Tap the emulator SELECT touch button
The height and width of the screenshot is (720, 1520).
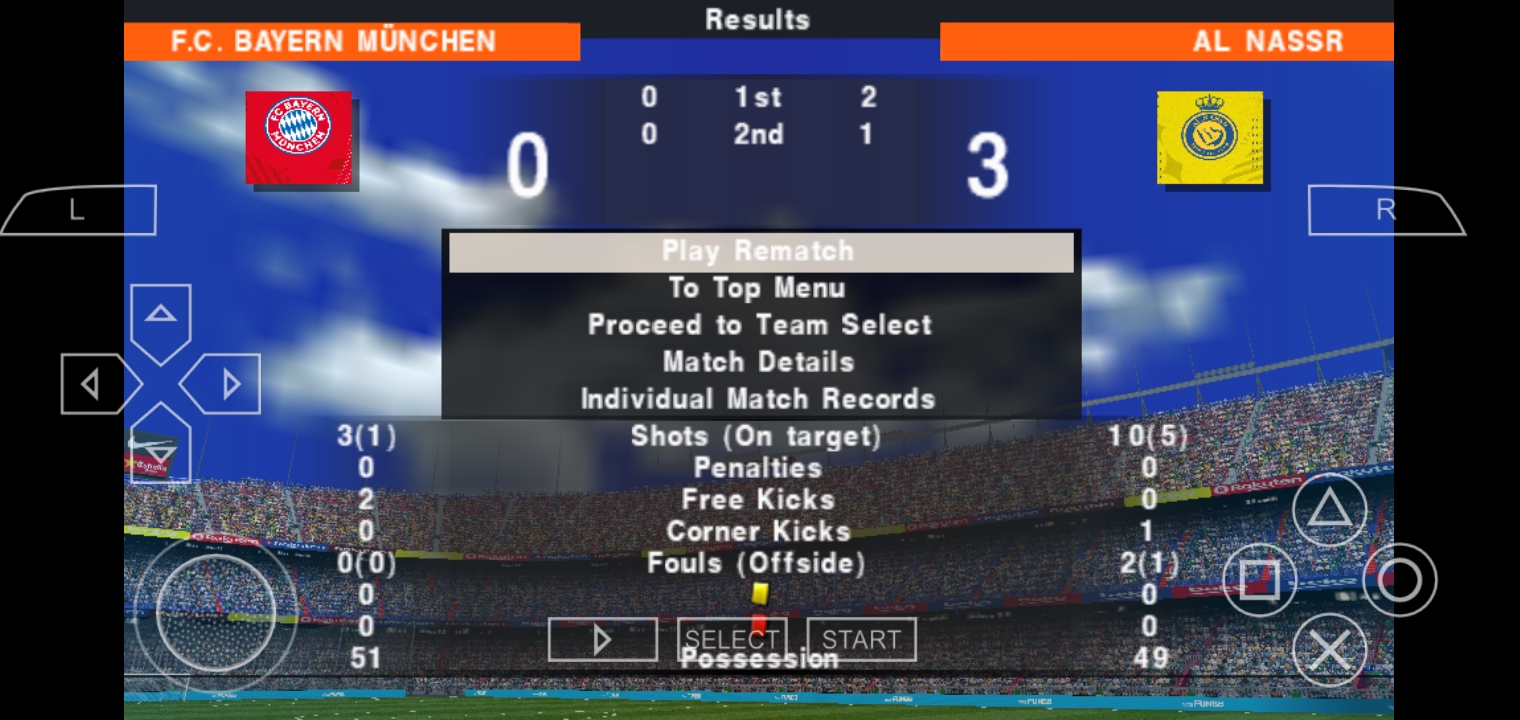[732, 640]
